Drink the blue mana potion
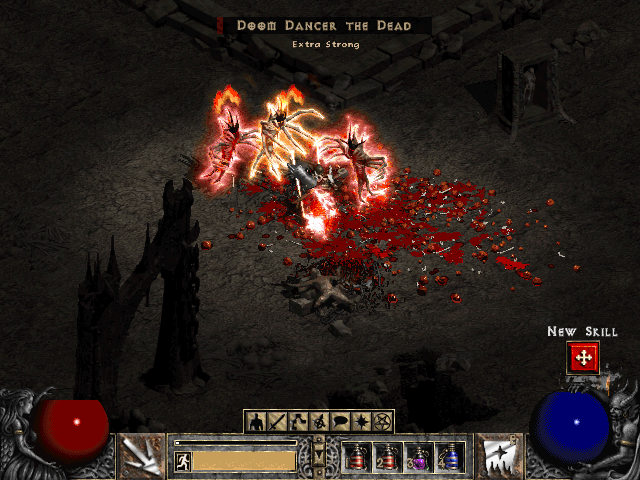640x480 pixels. tap(451, 457)
